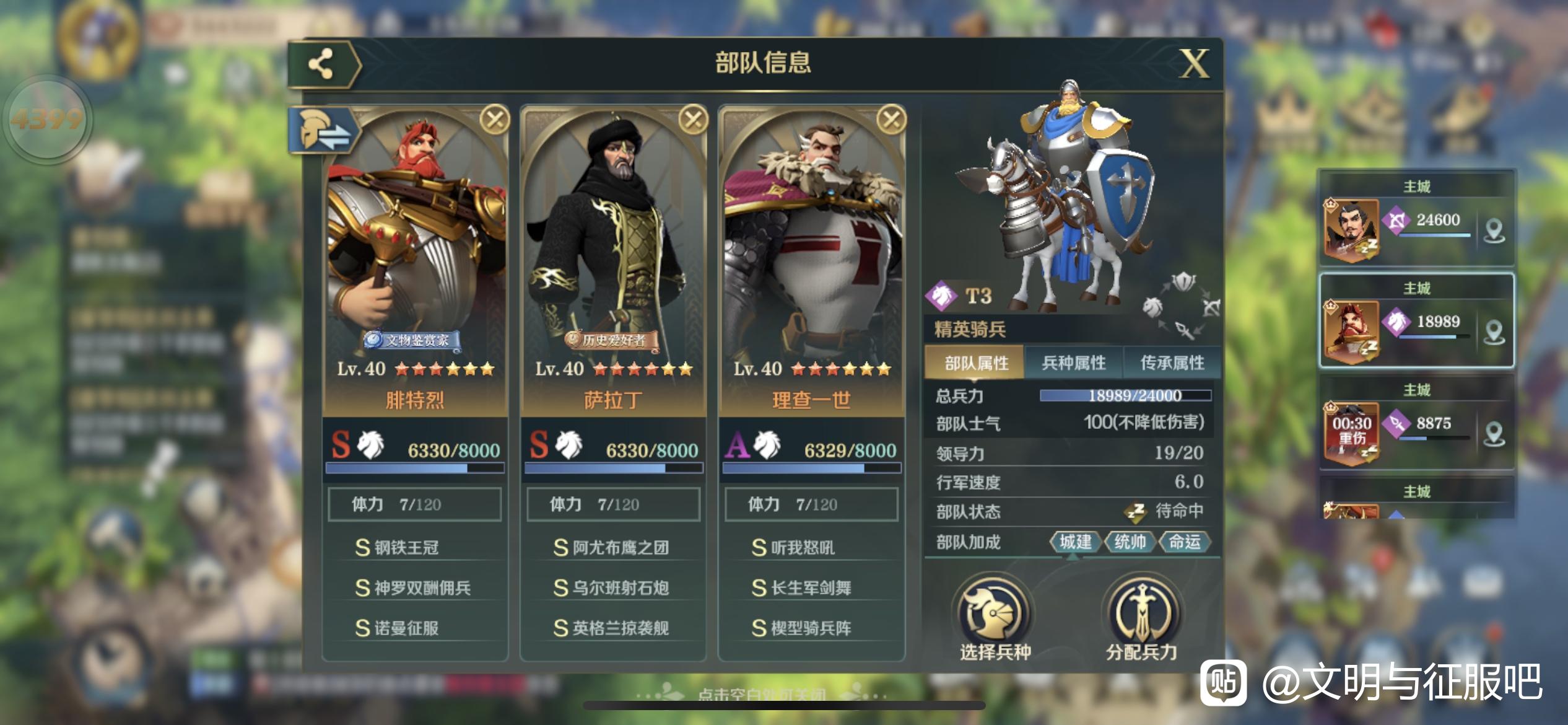Share the troop info
Image resolution: width=1568 pixels, height=725 pixels.
pos(321,64)
